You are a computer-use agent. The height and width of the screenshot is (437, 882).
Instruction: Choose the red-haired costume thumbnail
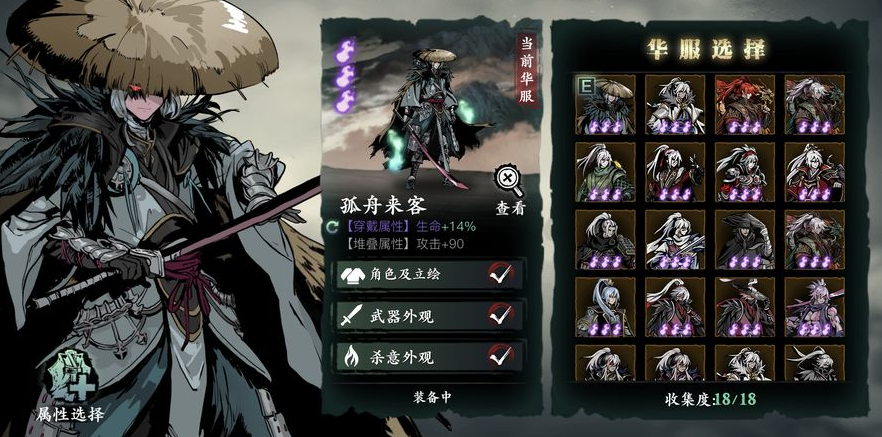point(745,103)
